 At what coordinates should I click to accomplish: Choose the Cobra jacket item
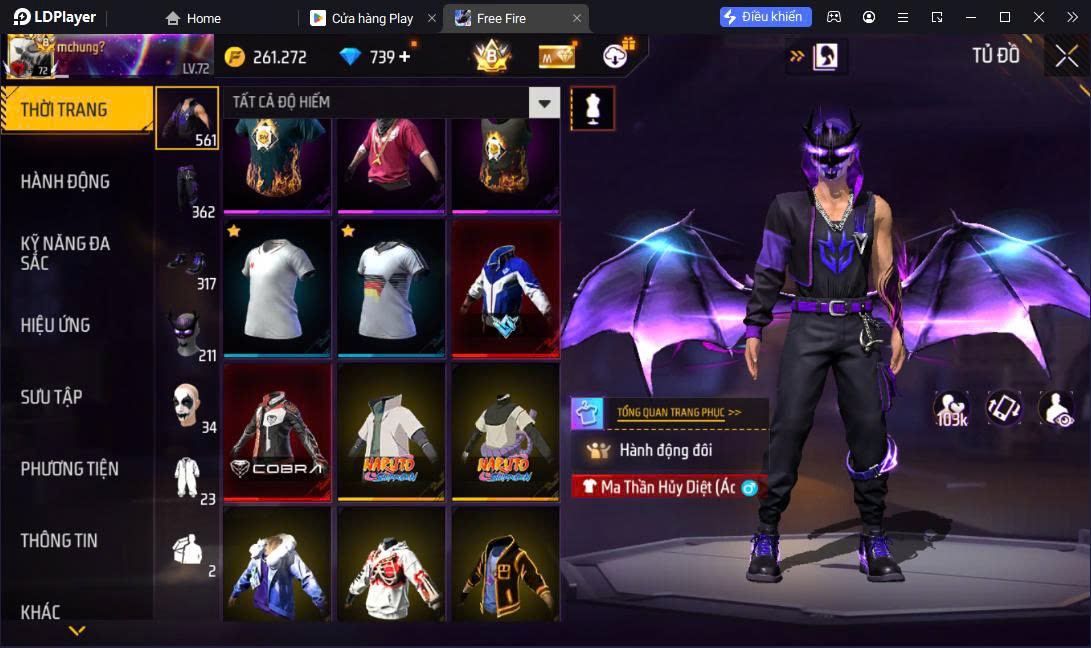(277, 432)
